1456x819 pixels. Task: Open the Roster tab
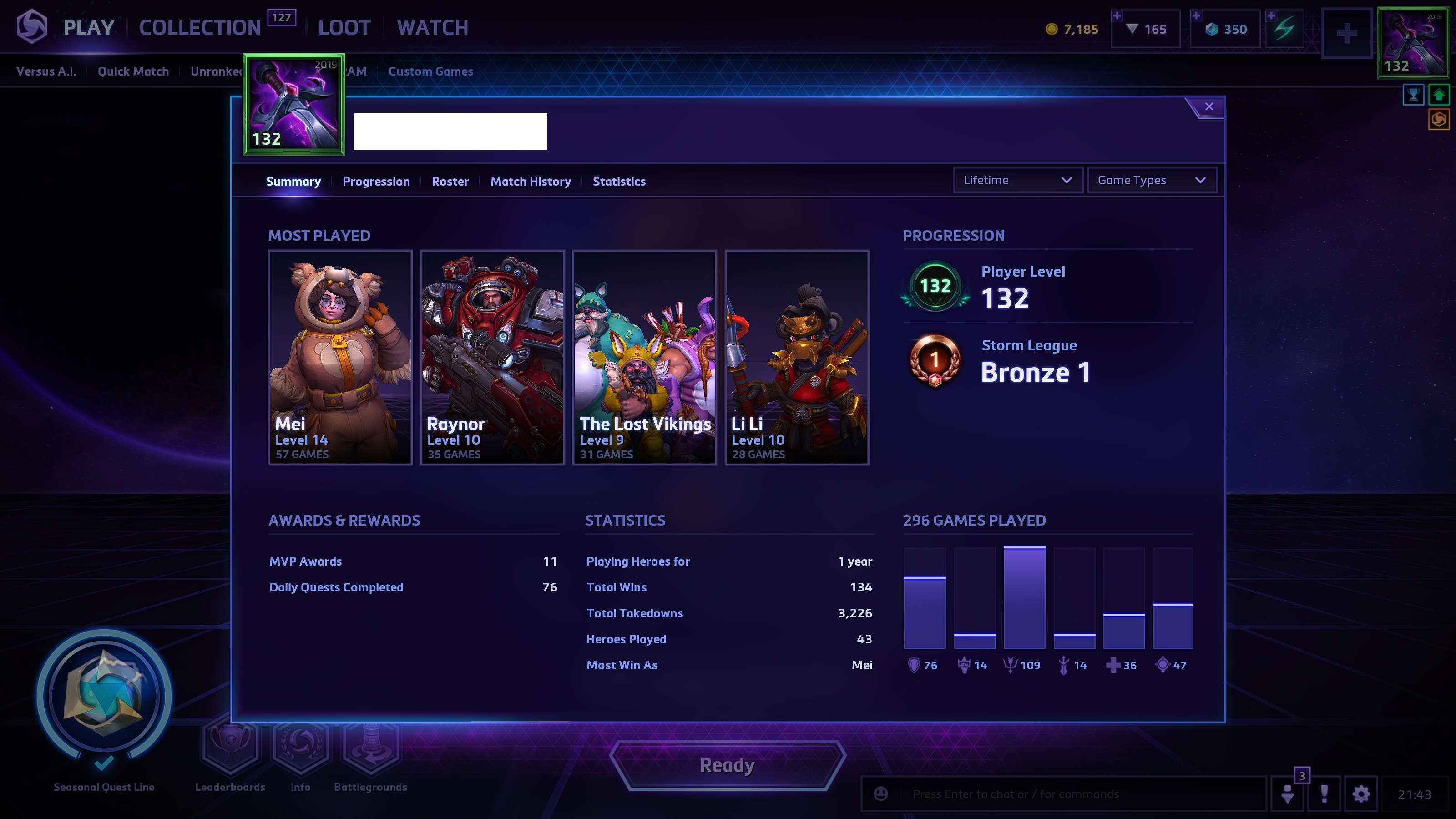450,182
